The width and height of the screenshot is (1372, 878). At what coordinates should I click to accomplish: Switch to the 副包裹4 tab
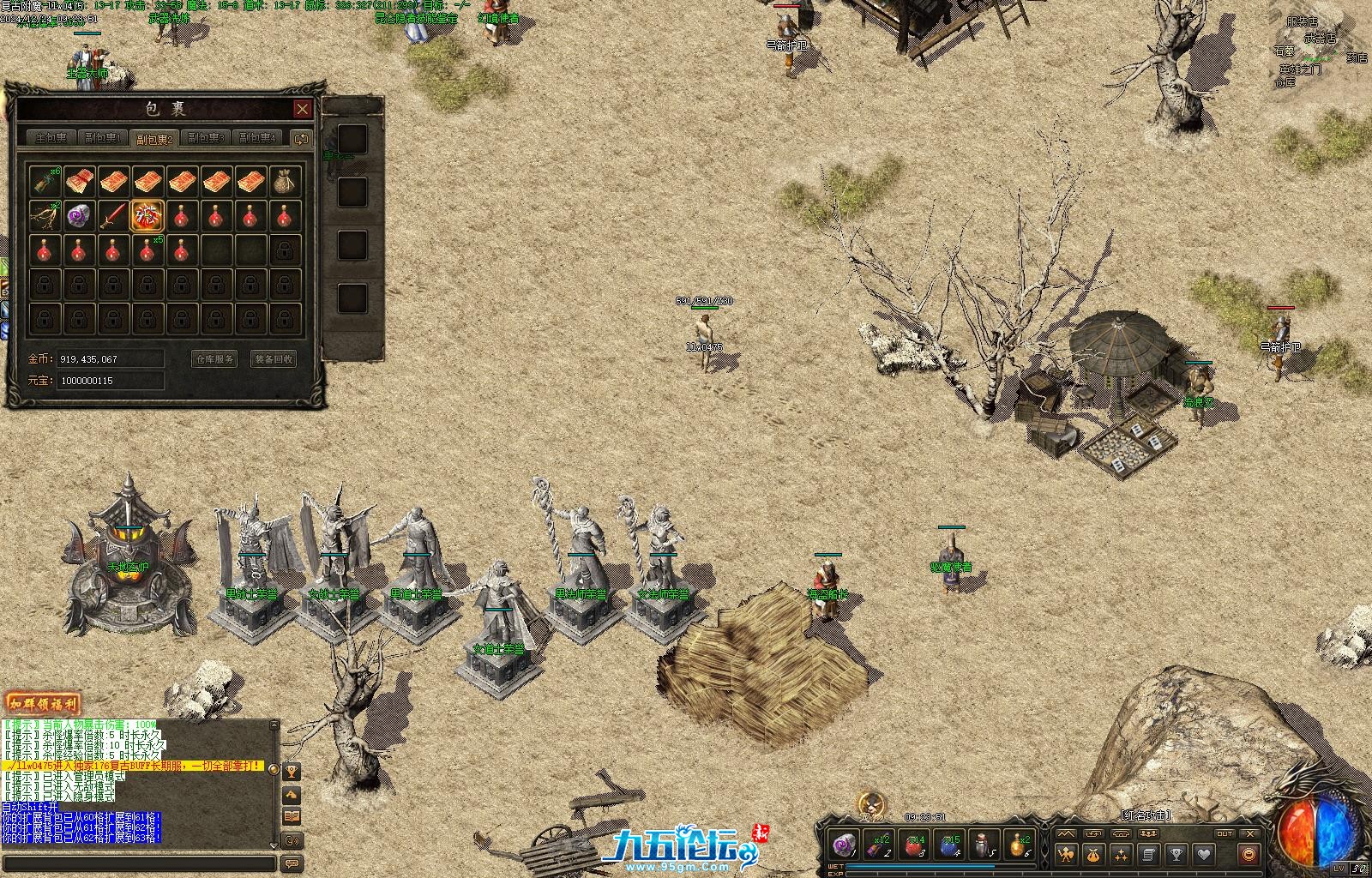[x=257, y=138]
